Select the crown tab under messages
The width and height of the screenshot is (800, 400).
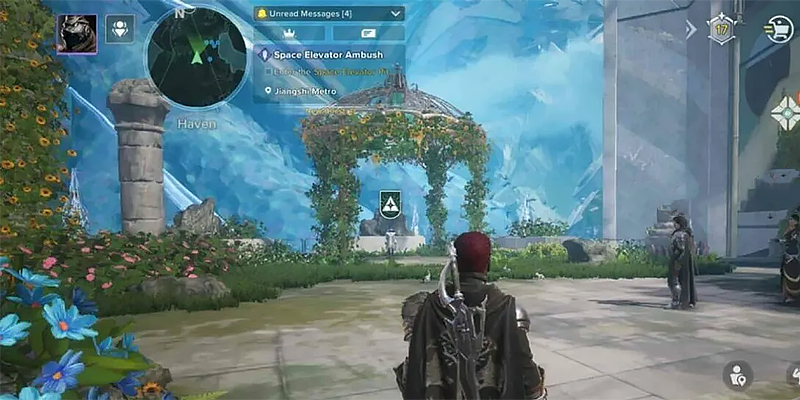[291, 33]
